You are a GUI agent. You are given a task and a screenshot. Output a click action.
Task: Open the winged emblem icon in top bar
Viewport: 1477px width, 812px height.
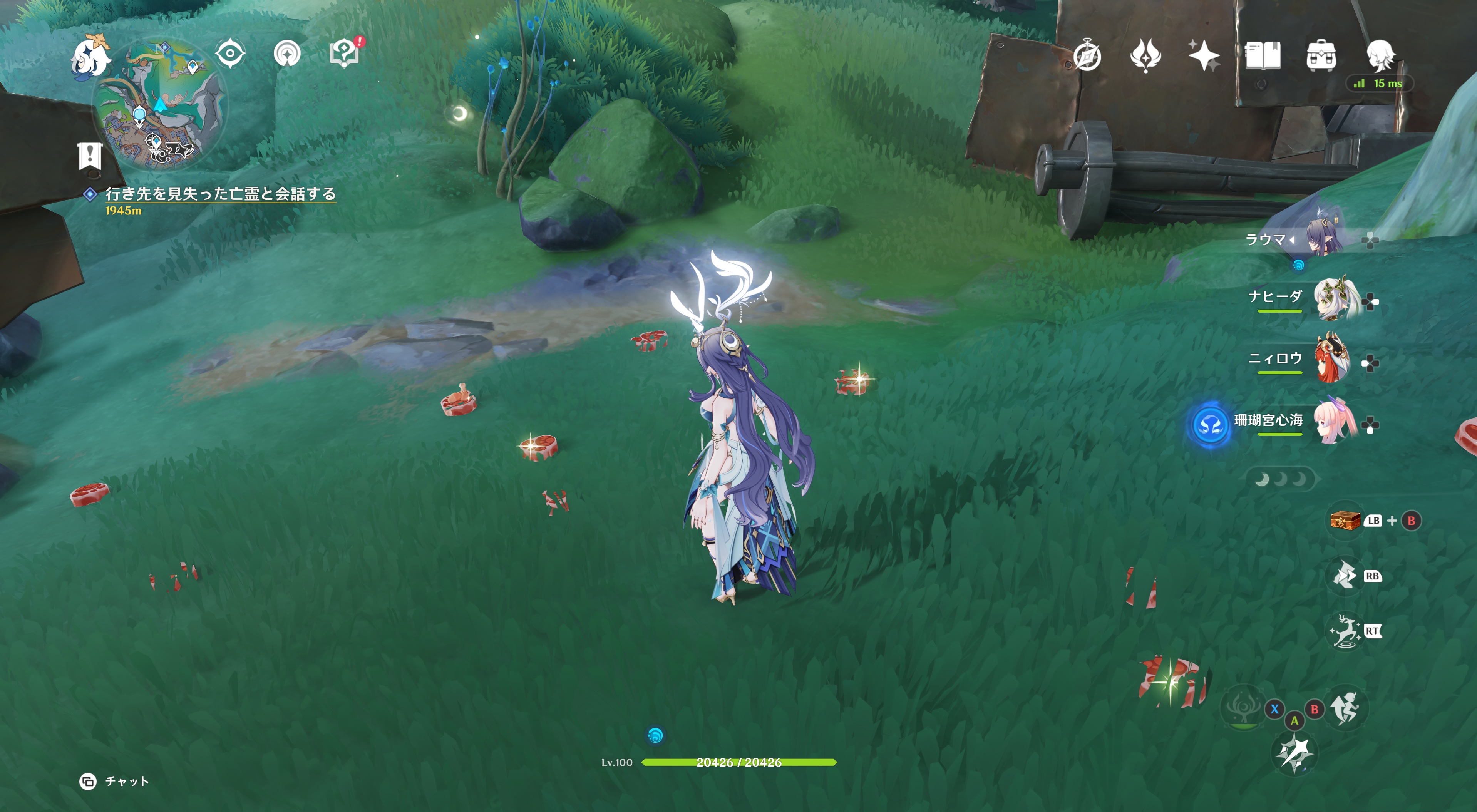(1145, 55)
